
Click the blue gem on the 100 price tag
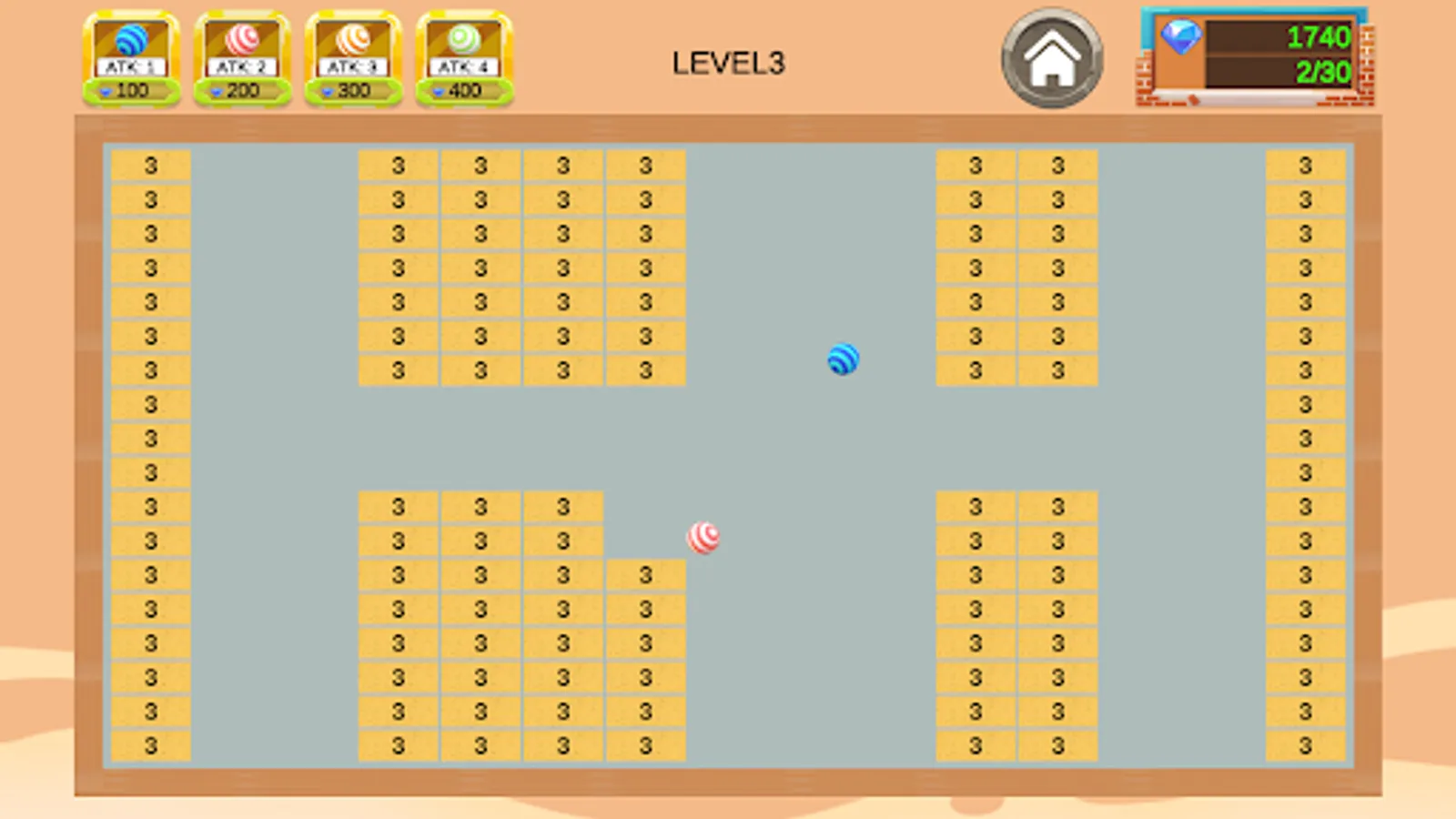pyautogui.click(x=108, y=90)
